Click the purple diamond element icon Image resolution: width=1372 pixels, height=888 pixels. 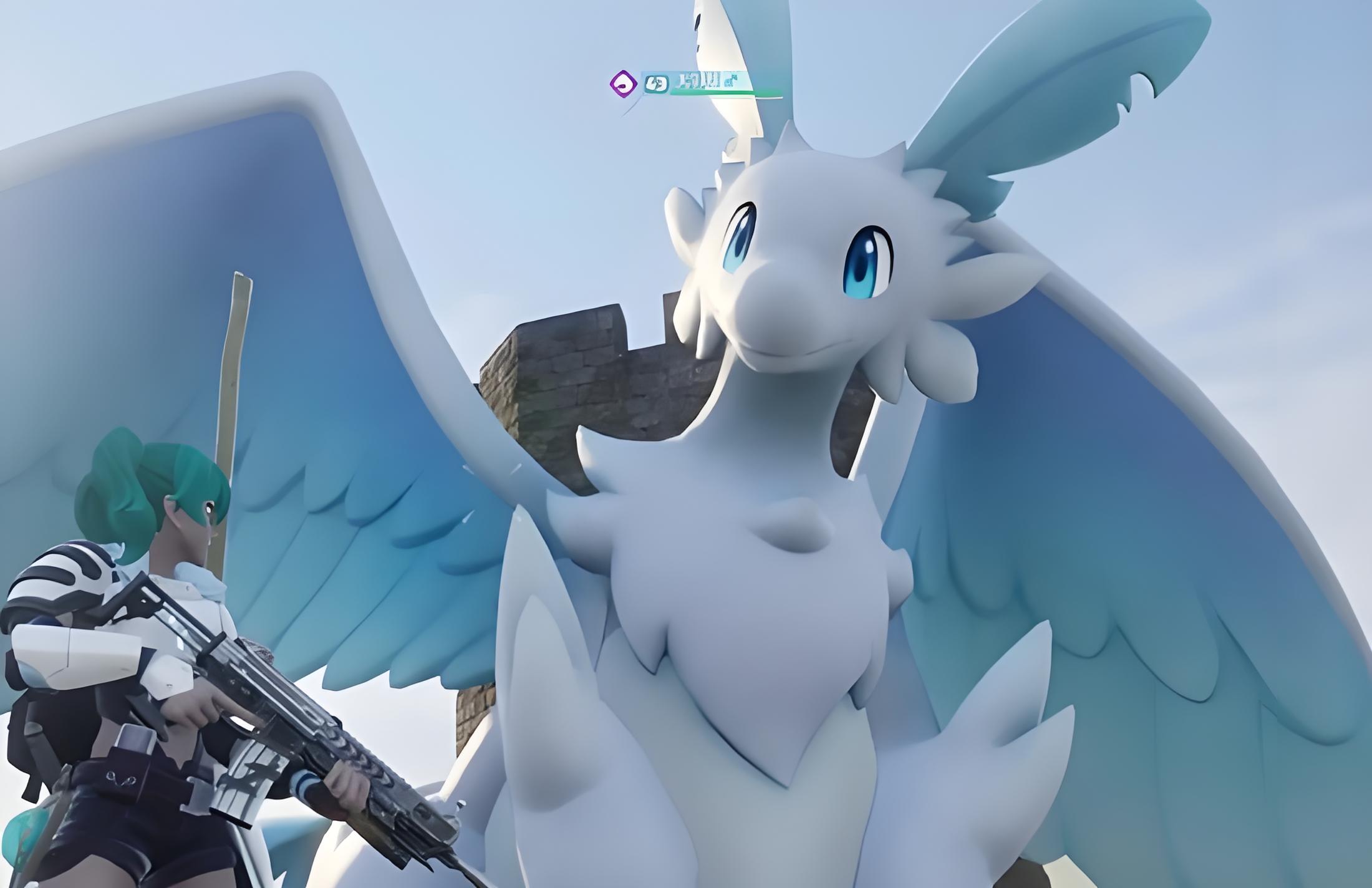tap(623, 84)
